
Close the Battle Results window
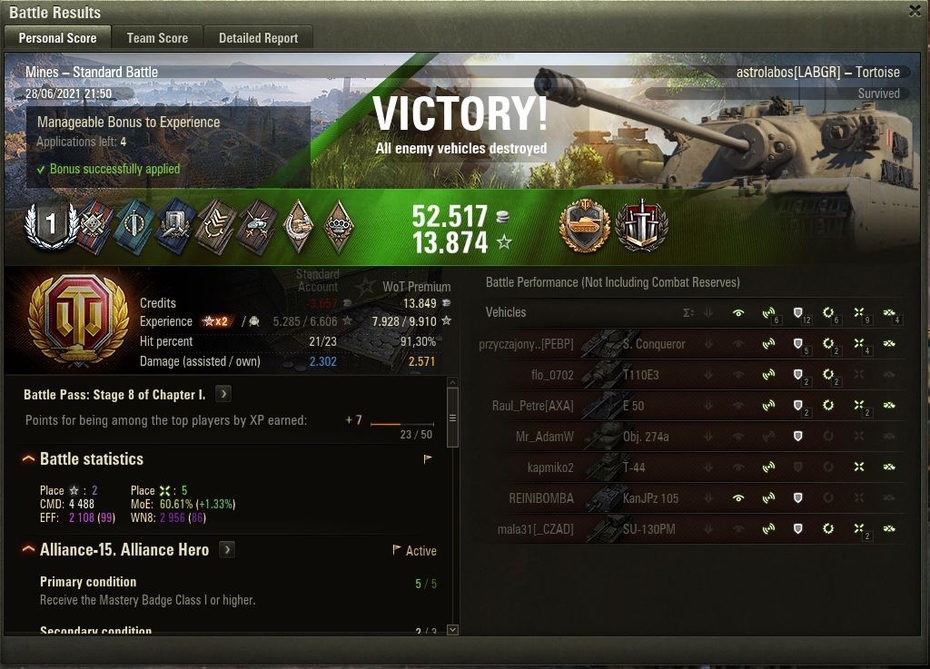click(915, 11)
